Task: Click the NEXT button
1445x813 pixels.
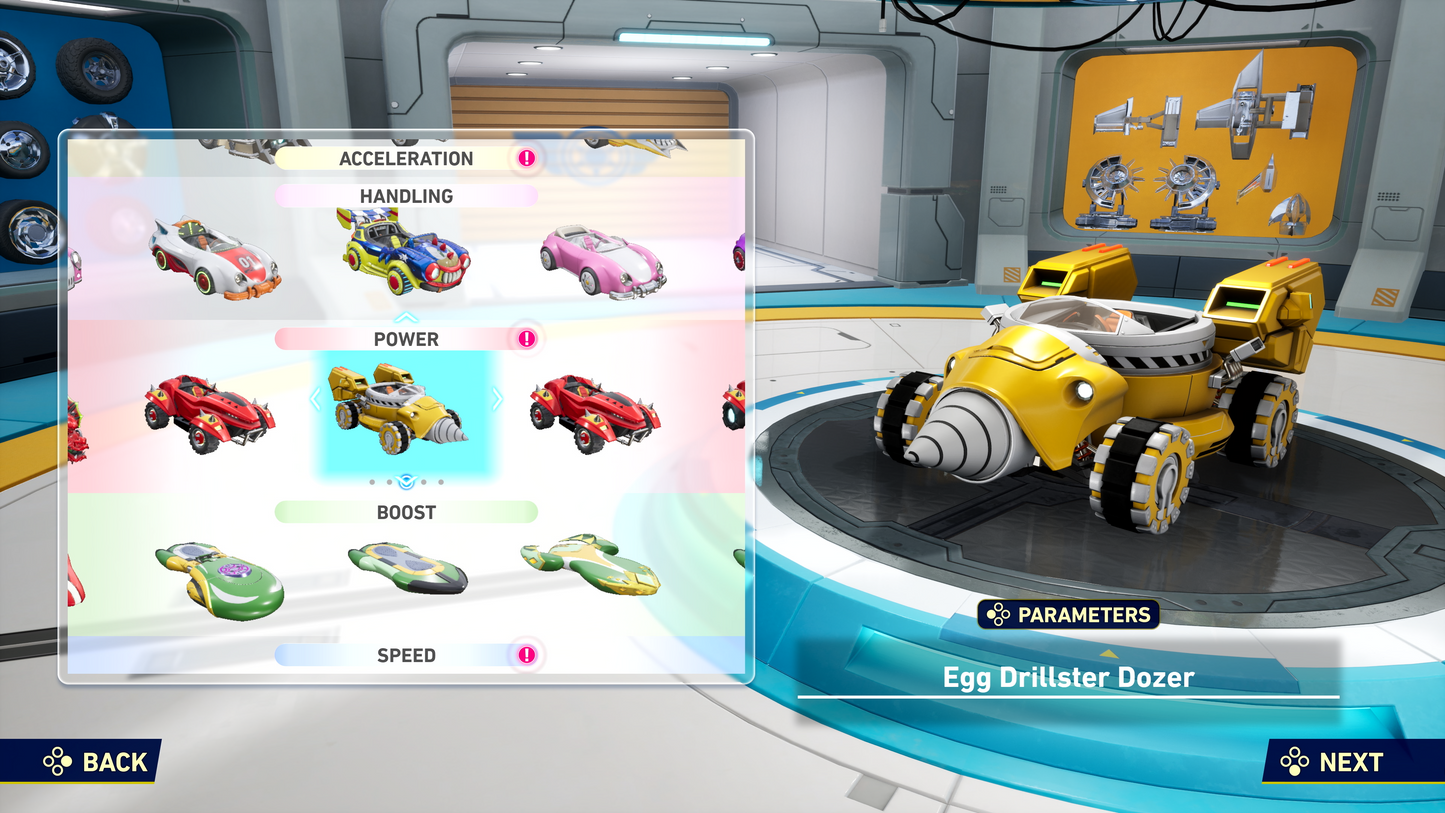Action: (x=1348, y=762)
